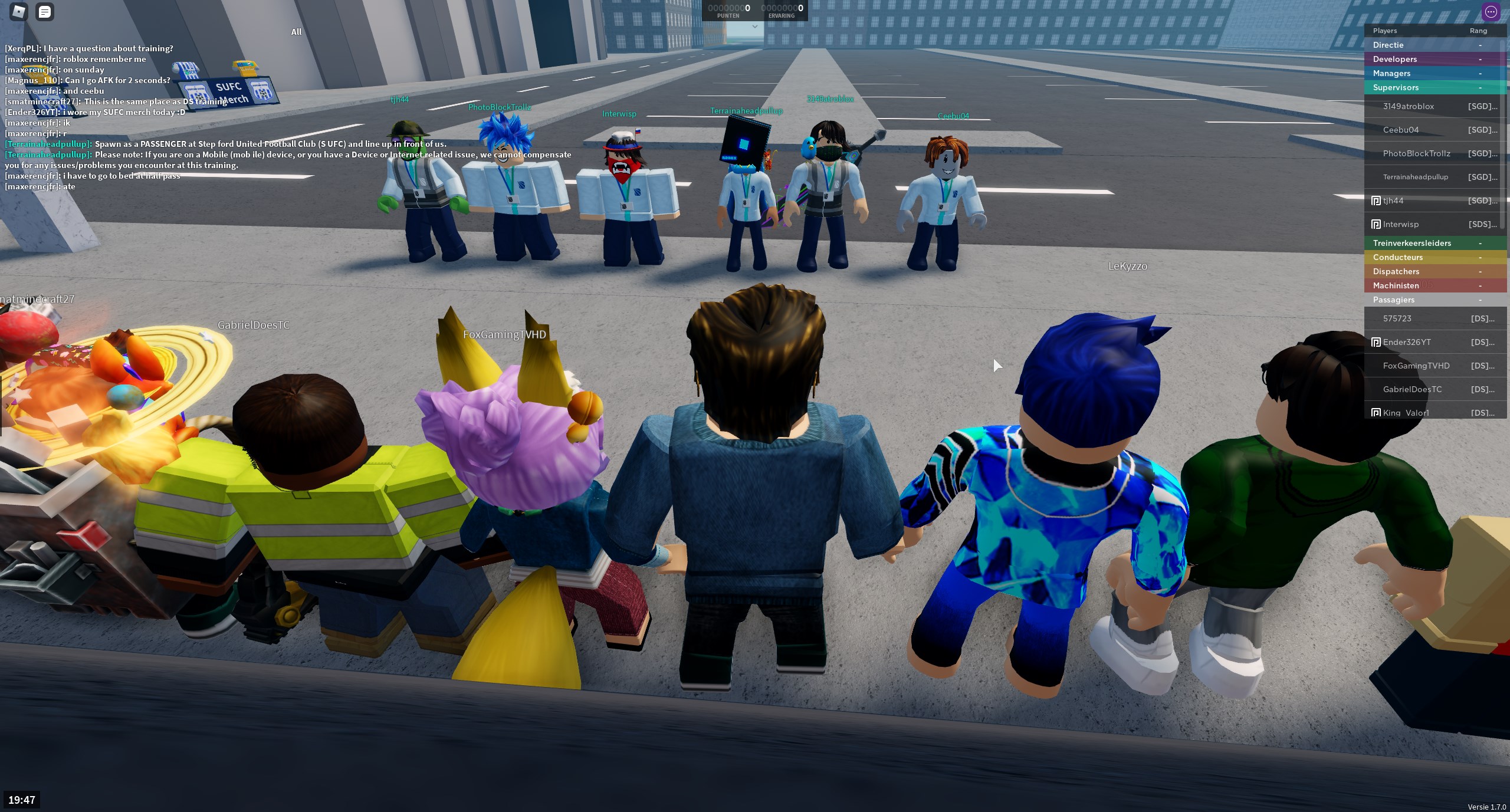Open the purple more-options button

point(1491,12)
